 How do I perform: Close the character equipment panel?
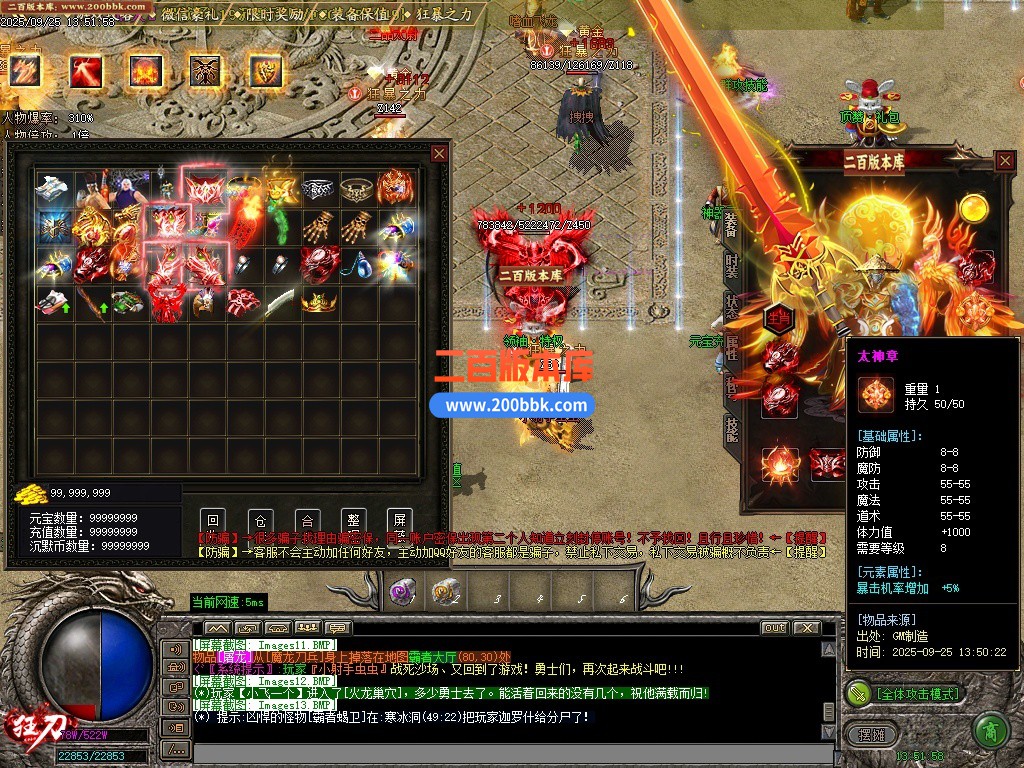tap(1005, 161)
